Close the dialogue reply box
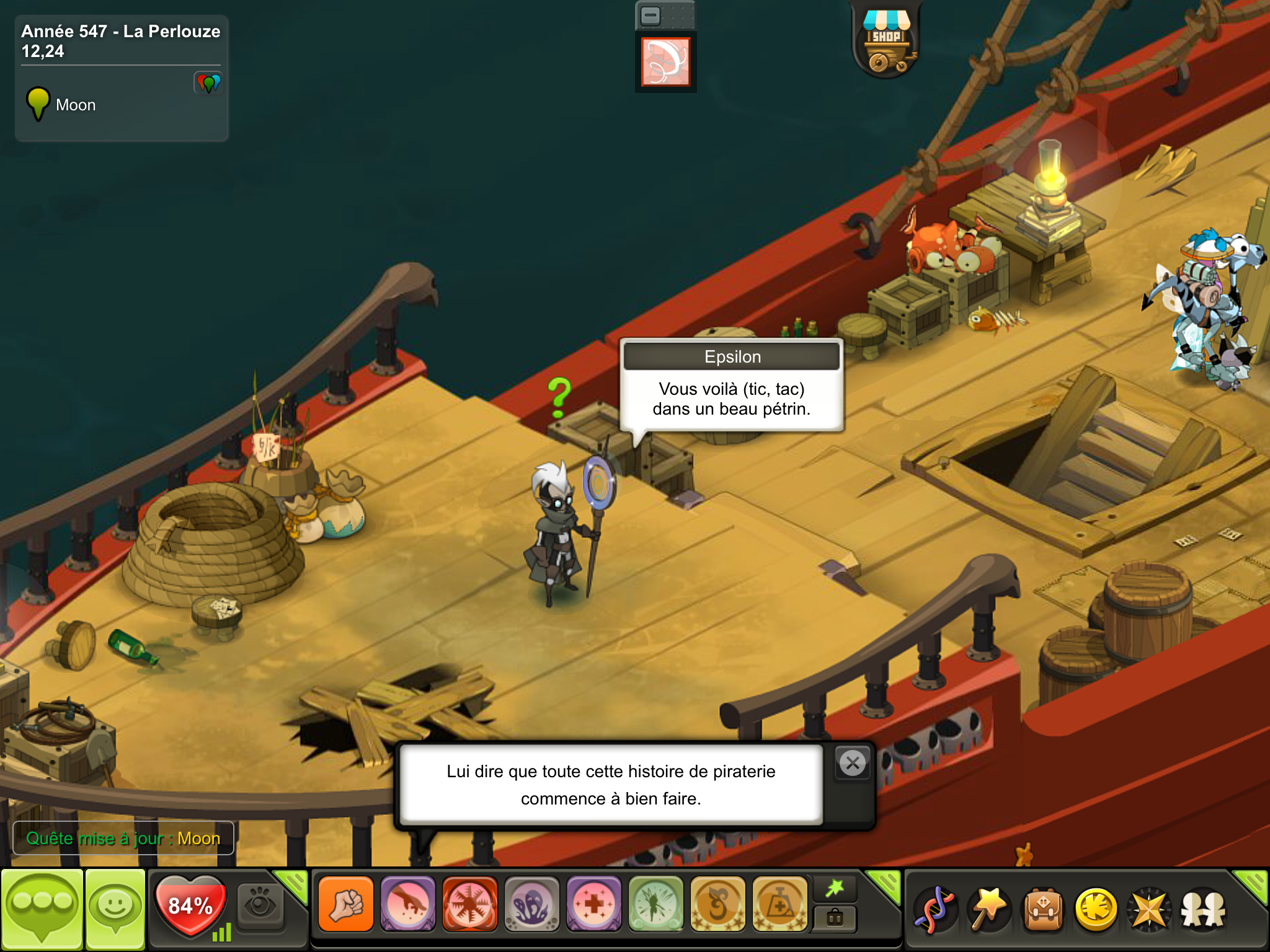The width and height of the screenshot is (1270, 952). click(853, 763)
